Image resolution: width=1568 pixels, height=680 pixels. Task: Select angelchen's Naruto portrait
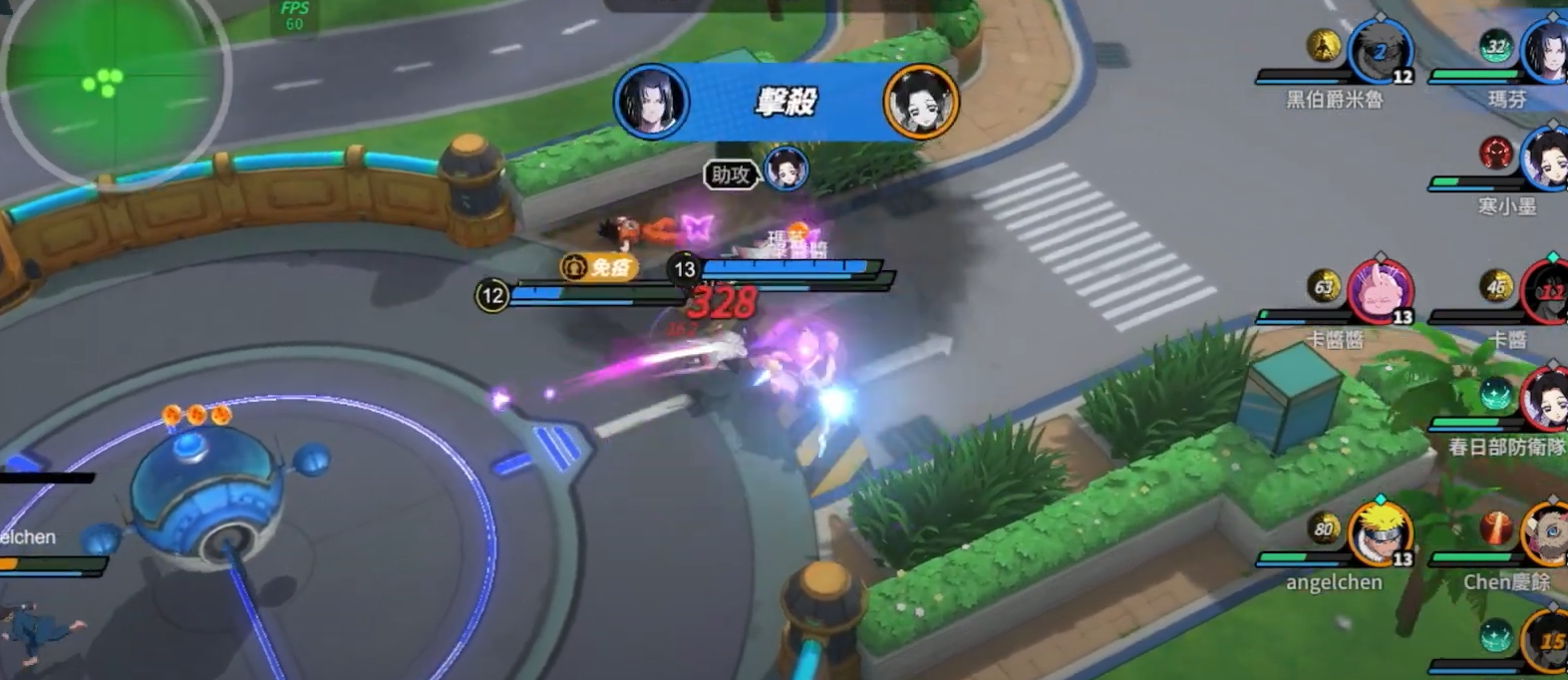(1380, 533)
